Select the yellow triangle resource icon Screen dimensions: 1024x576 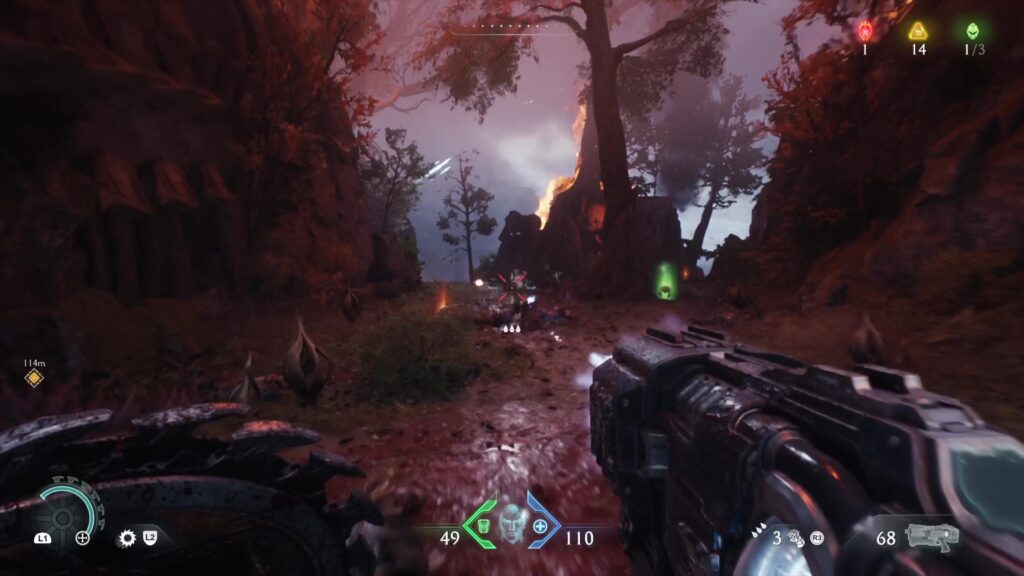(918, 31)
